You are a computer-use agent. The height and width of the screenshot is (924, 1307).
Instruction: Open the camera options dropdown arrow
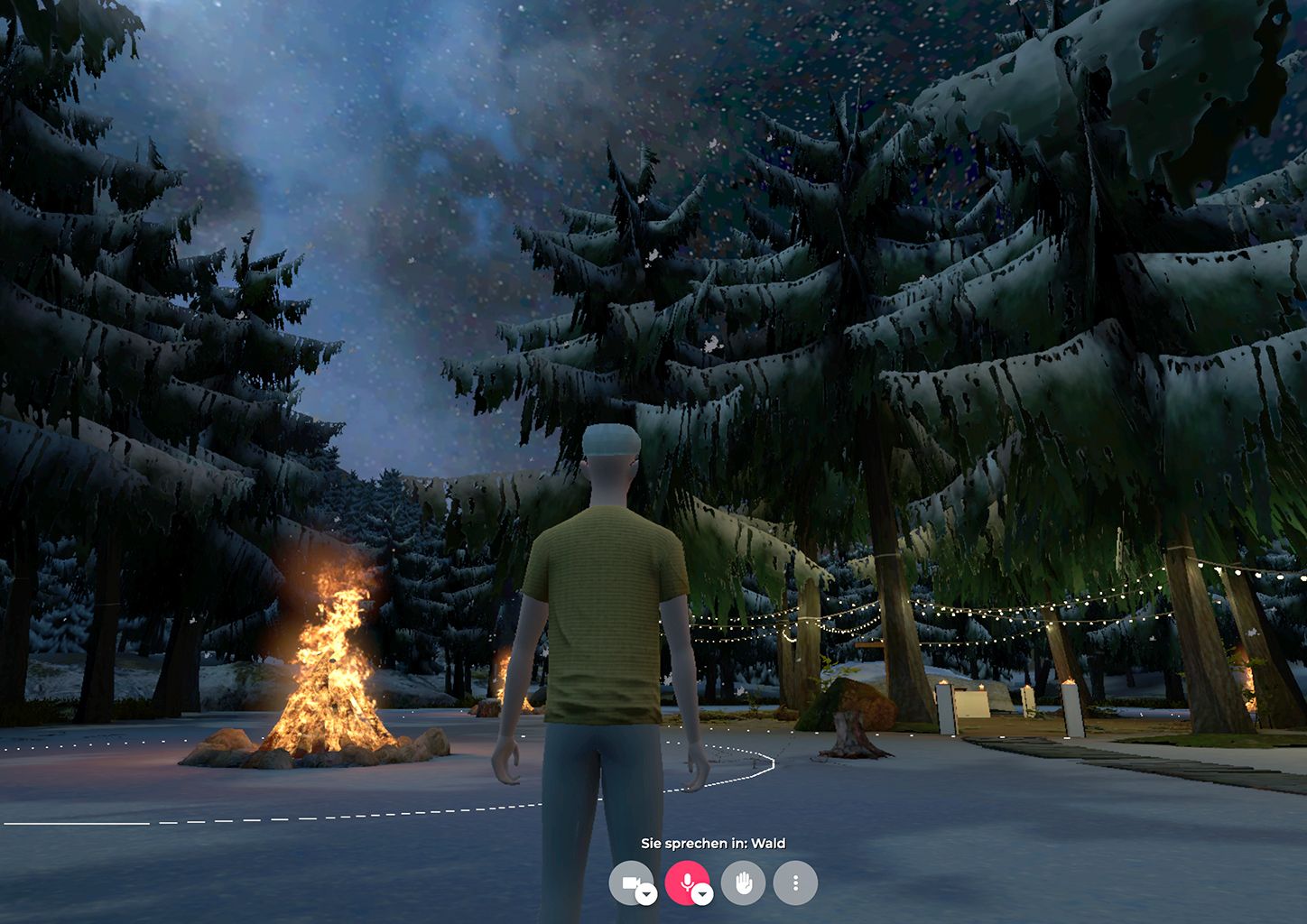click(x=646, y=894)
